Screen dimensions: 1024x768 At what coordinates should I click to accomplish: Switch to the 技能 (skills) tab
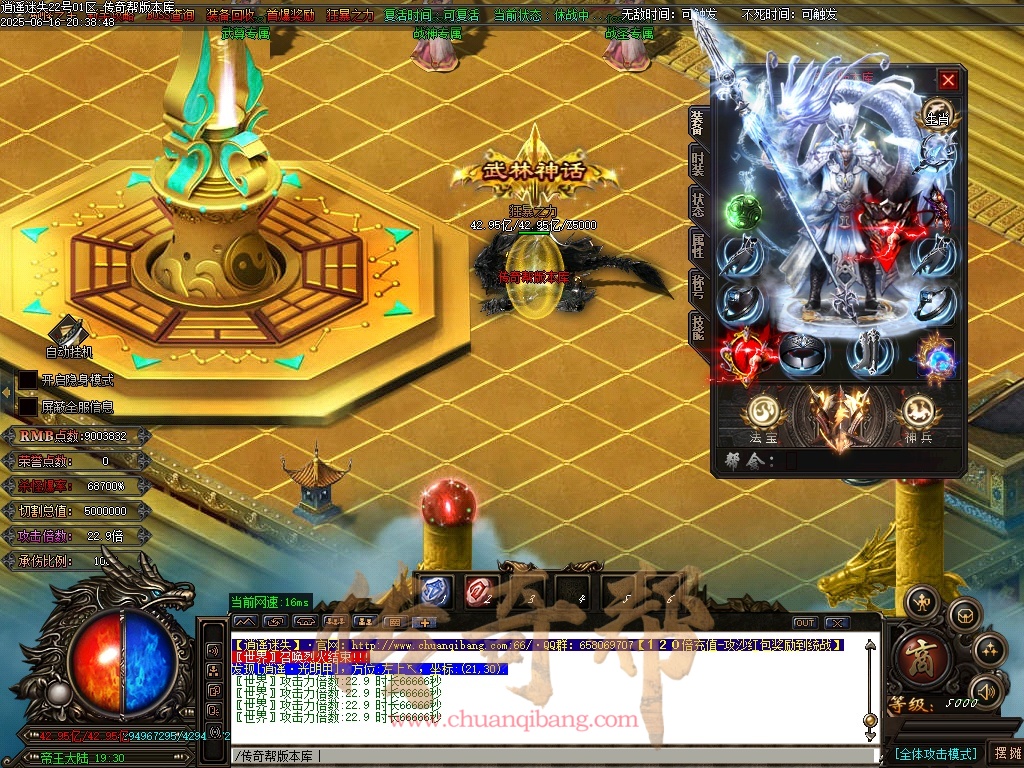click(x=698, y=326)
